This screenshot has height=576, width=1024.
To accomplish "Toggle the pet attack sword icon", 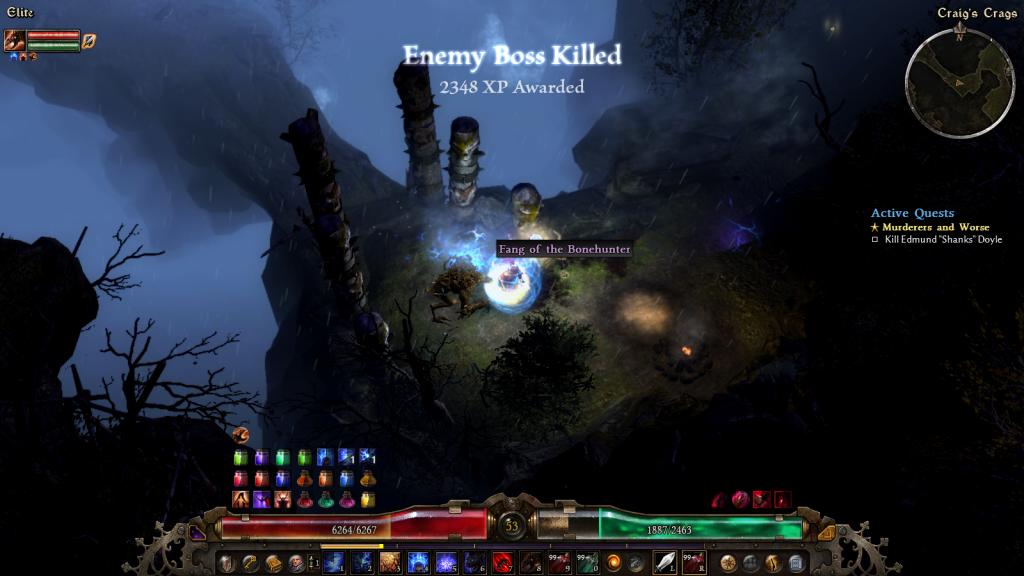I will [89, 41].
